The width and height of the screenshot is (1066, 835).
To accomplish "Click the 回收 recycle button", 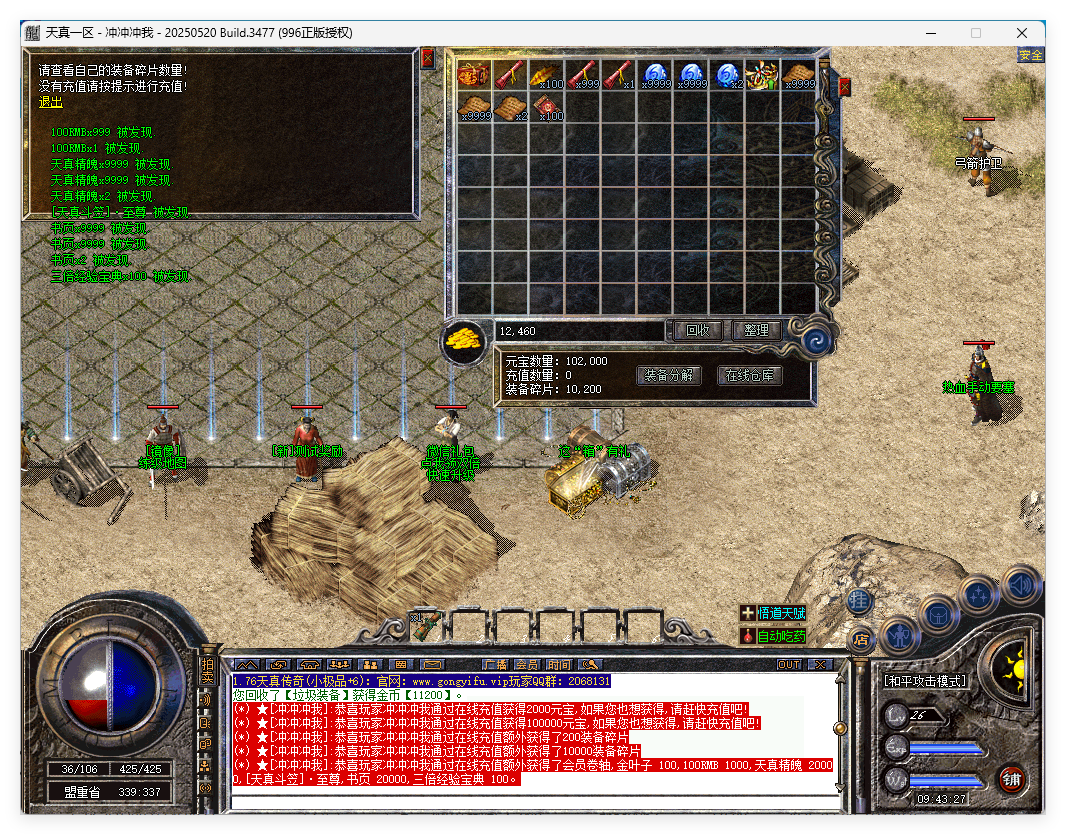I will (x=697, y=330).
